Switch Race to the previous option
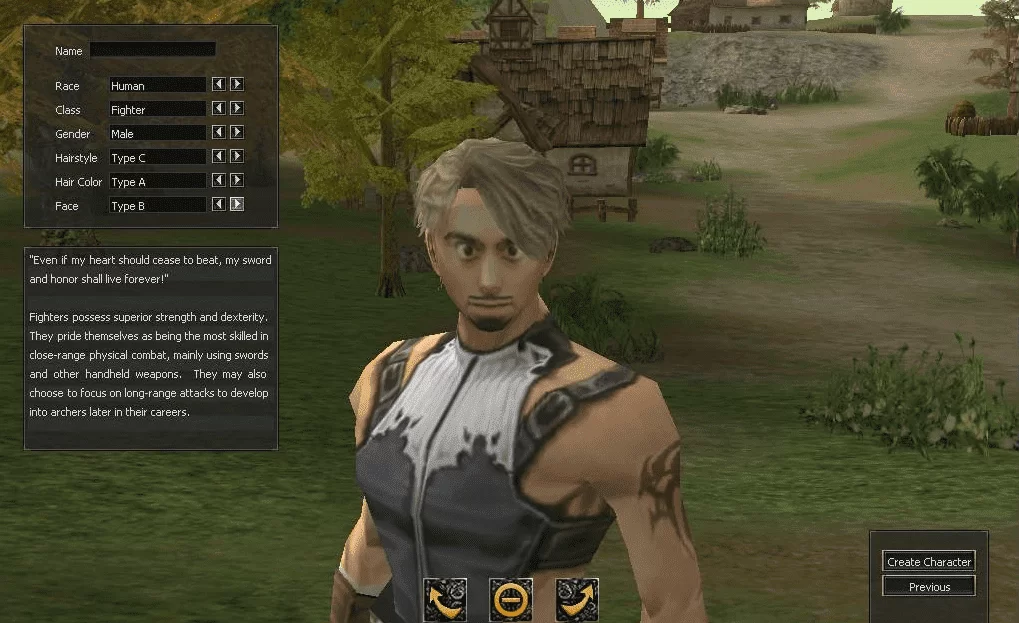The image size is (1019, 623). coord(218,85)
